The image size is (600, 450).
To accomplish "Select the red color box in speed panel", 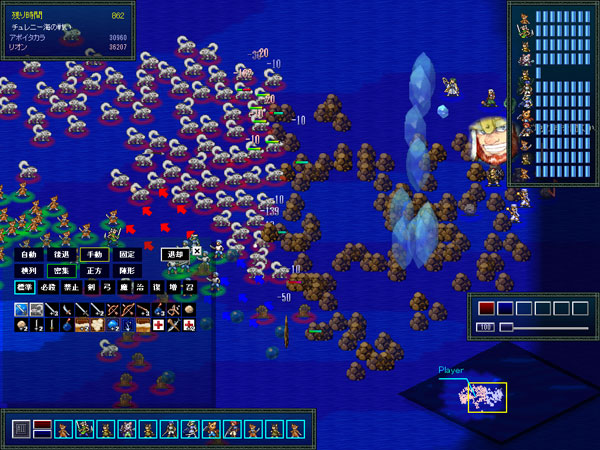I will [486, 309].
